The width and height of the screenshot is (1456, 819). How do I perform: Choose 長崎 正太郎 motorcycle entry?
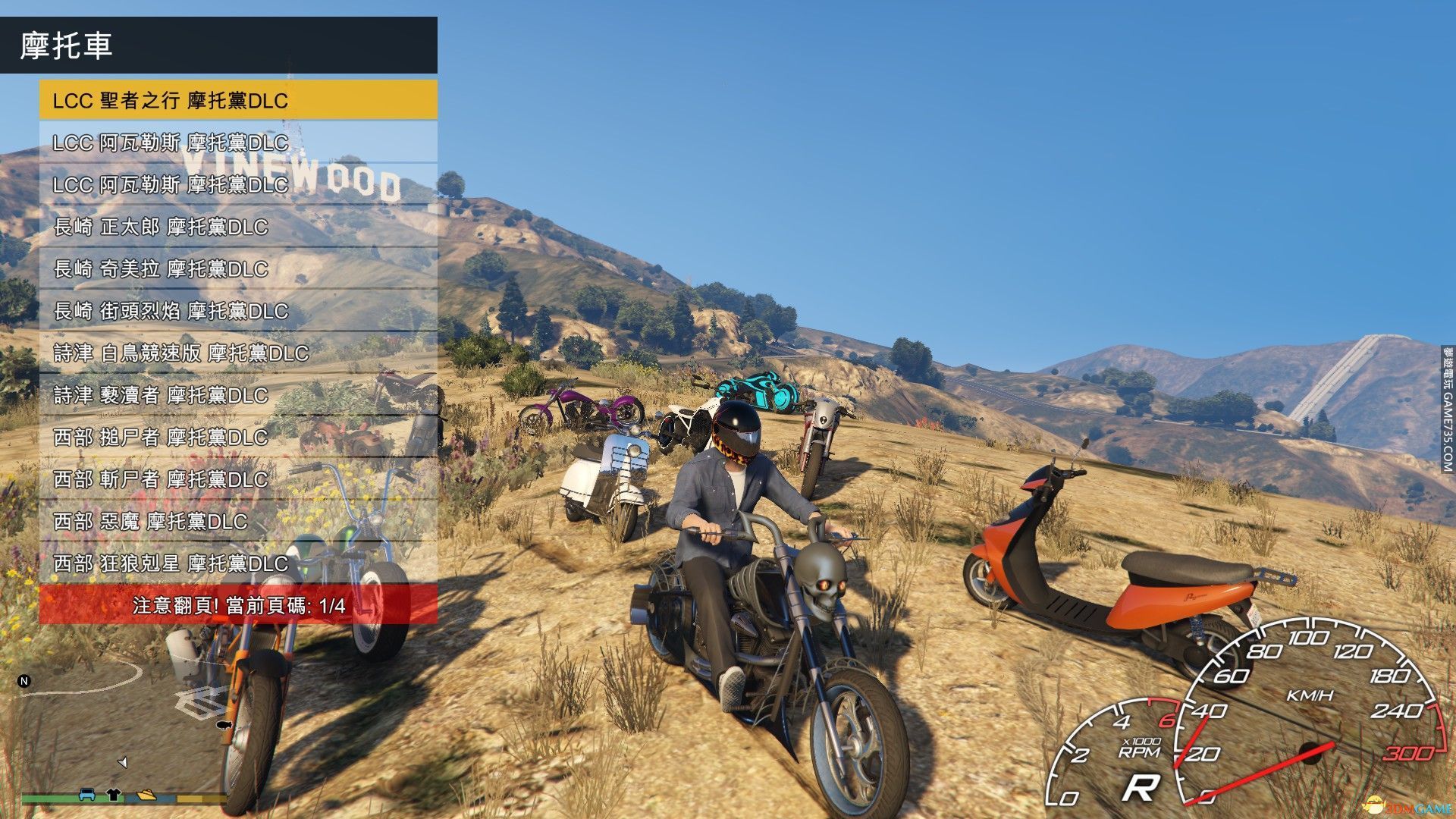[x=238, y=227]
